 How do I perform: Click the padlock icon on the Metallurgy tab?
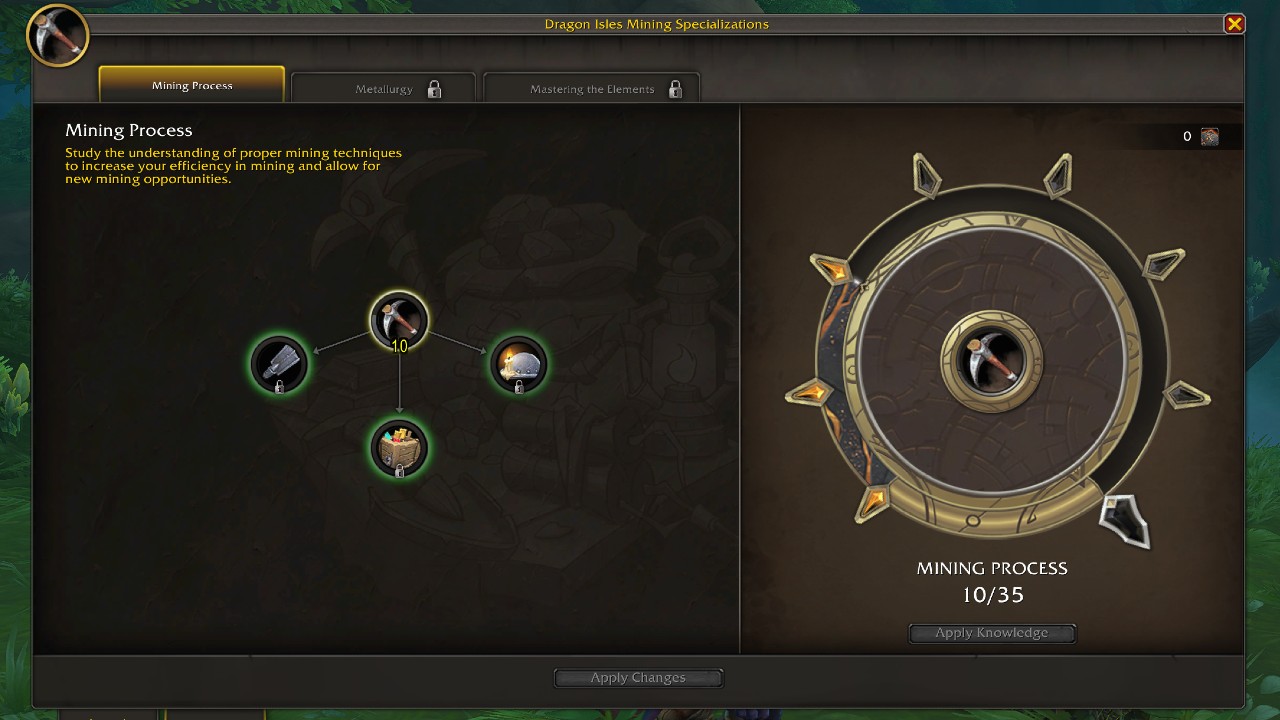pos(434,89)
